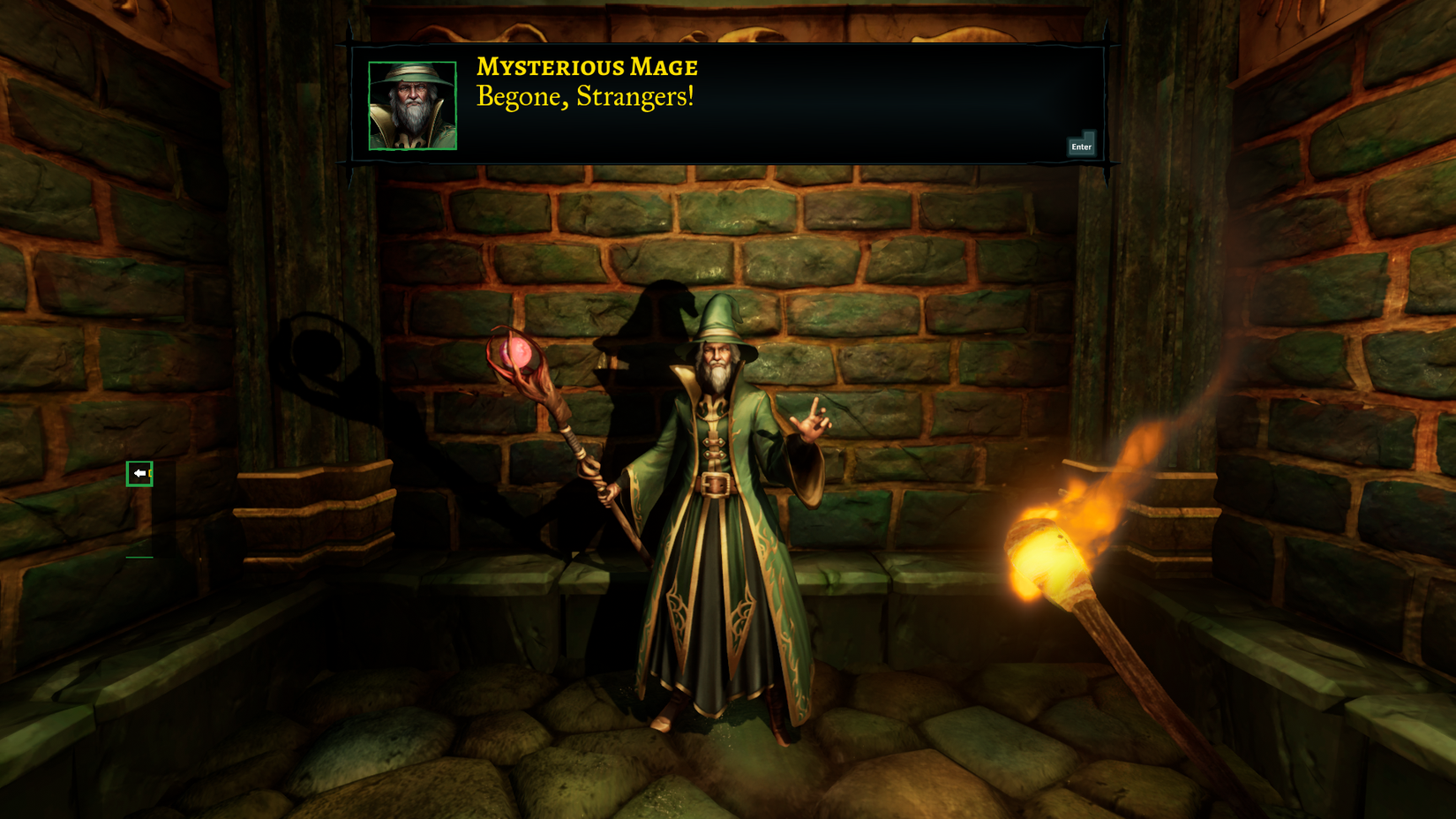Viewport: 1456px width, 819px height.
Task: Click the dark dialogue panel background
Action: pyautogui.click(x=882, y=106)
